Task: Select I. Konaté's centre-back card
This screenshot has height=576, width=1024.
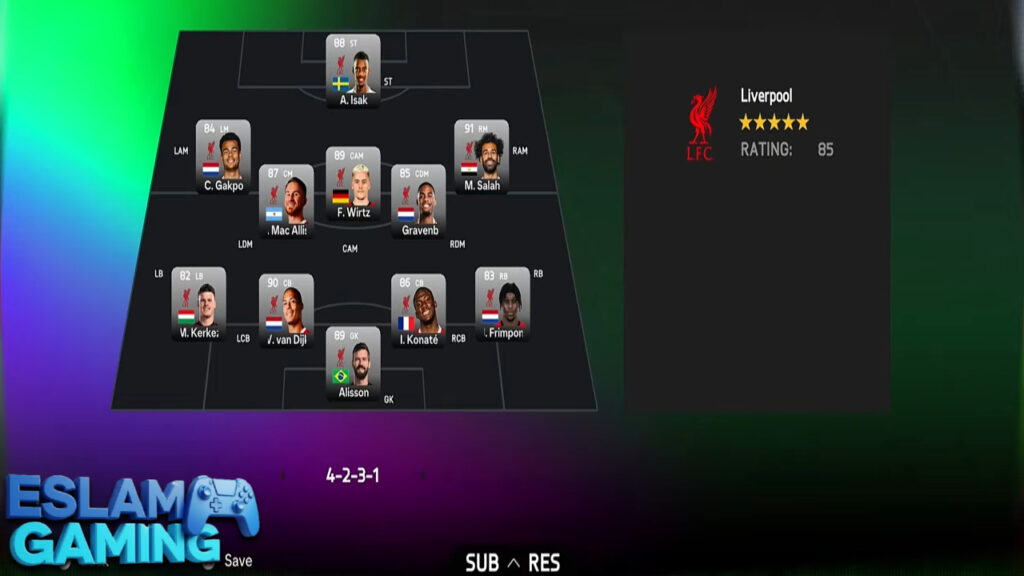Action: pos(418,311)
